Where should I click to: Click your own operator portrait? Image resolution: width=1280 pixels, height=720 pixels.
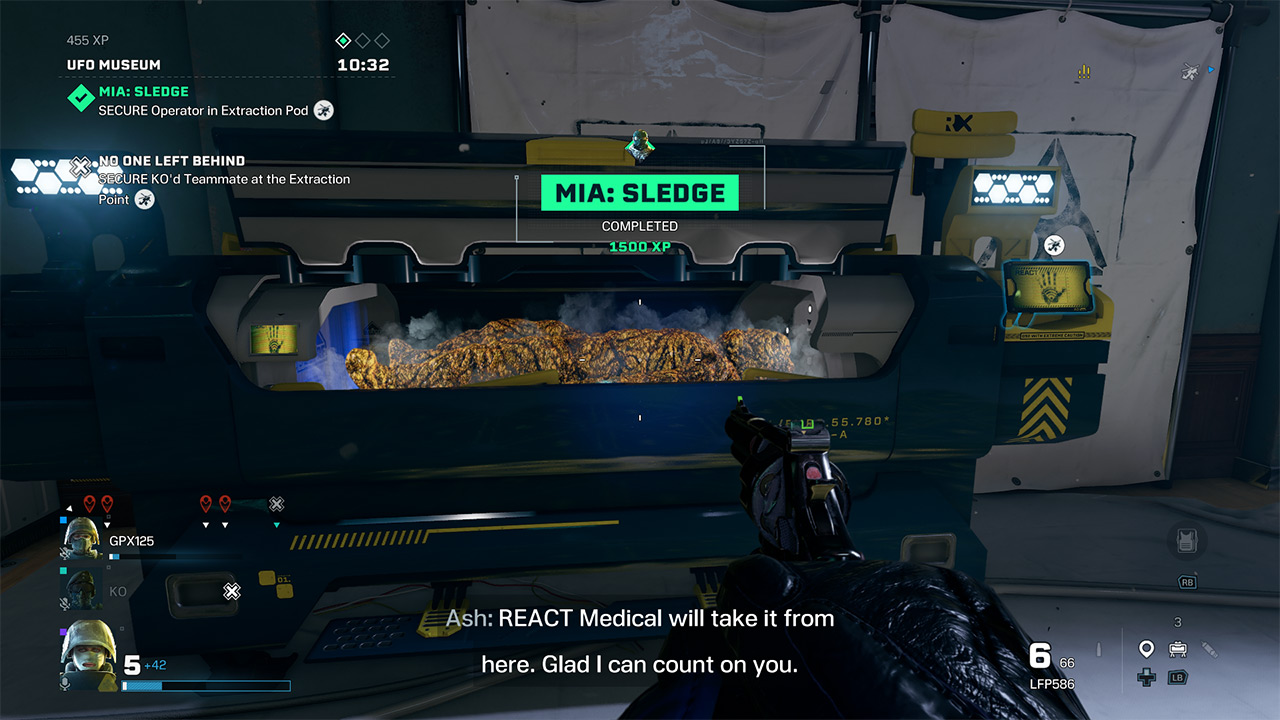(88, 654)
